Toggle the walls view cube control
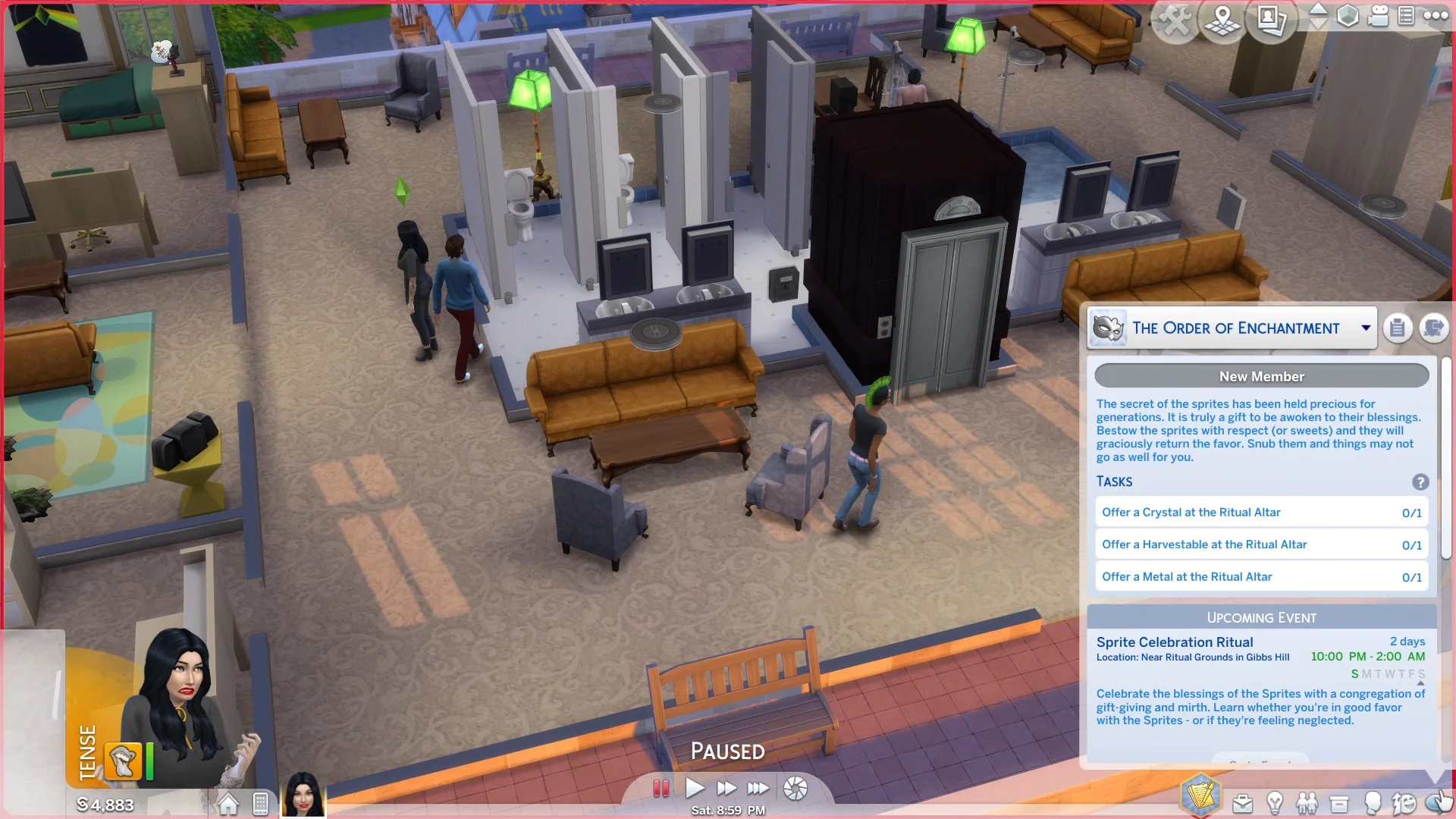This screenshot has height=819, width=1456. click(x=1348, y=16)
